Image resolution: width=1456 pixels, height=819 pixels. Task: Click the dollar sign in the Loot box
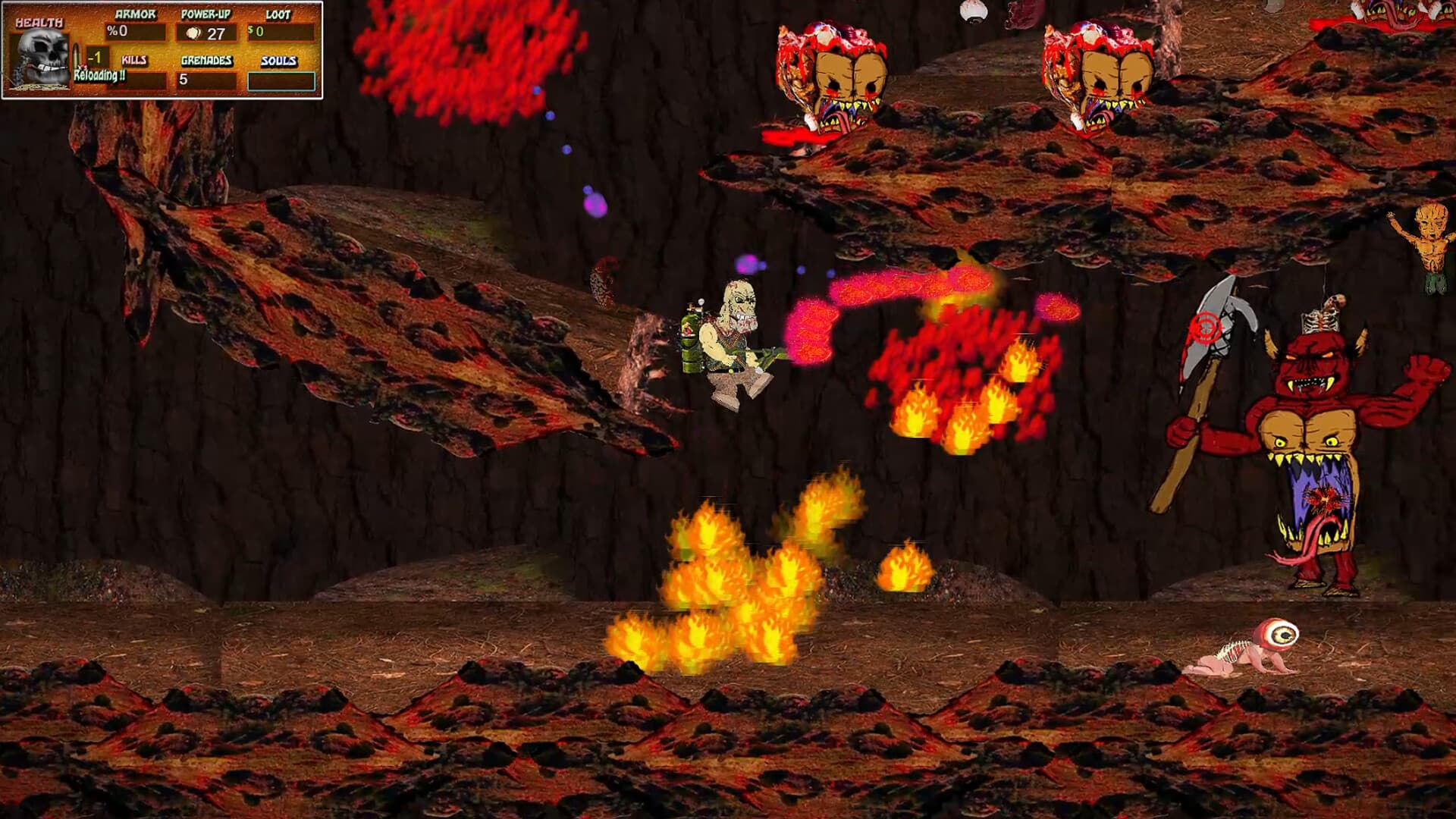250,32
